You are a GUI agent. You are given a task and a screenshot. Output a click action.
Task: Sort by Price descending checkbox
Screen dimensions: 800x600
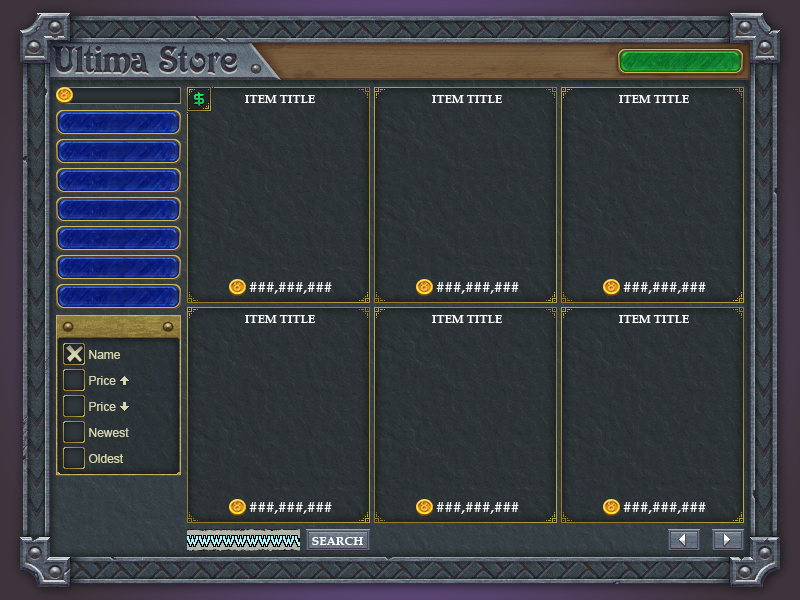point(74,406)
